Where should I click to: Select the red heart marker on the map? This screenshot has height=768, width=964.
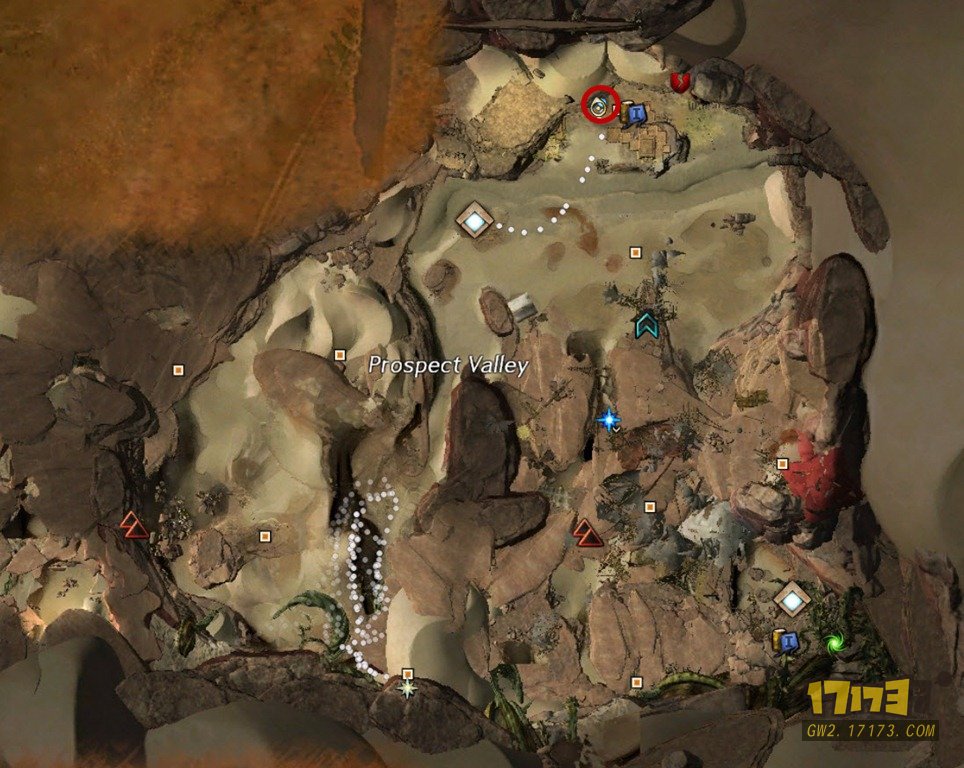tap(681, 82)
